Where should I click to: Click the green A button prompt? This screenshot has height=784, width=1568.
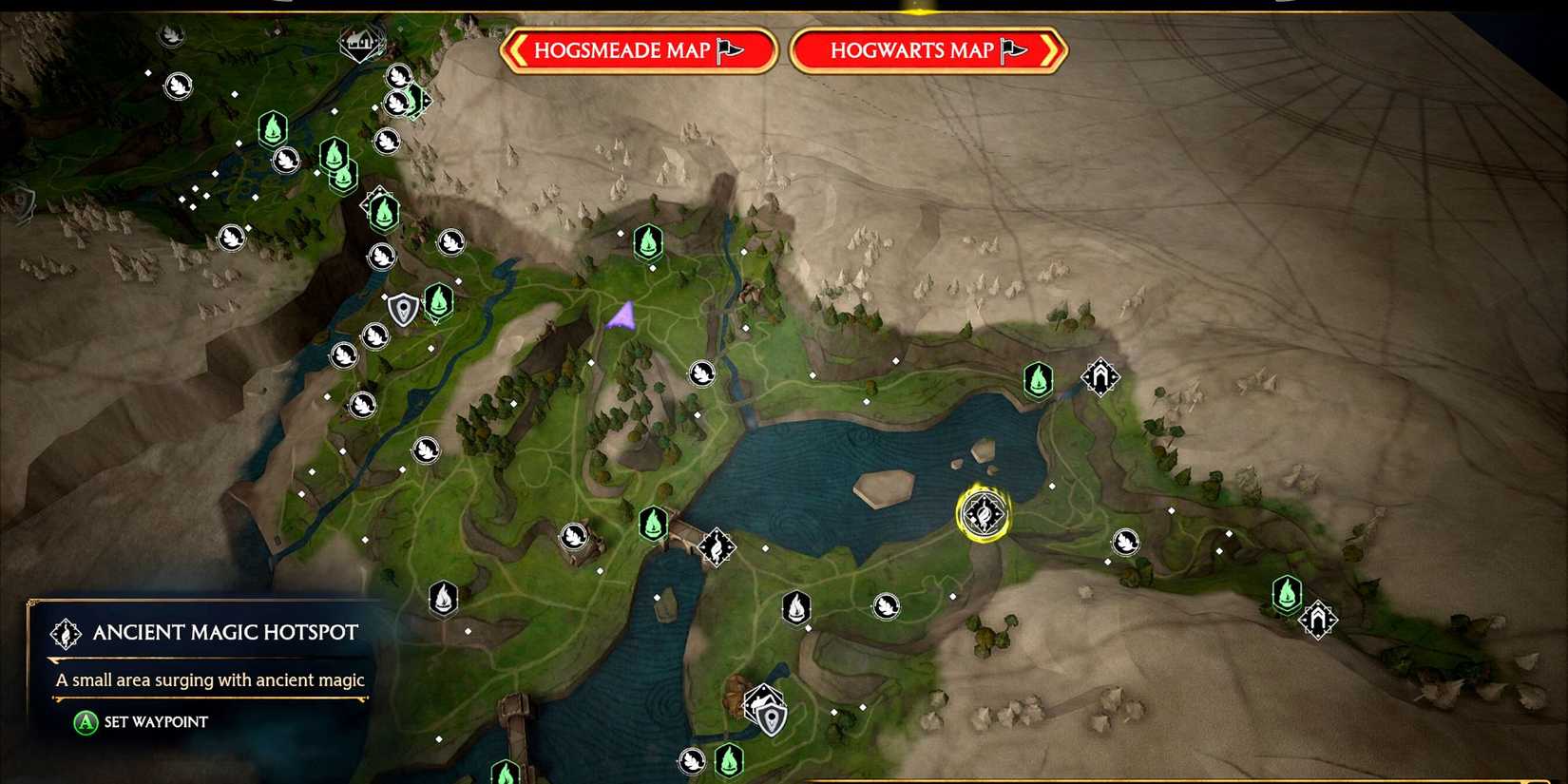[84, 722]
